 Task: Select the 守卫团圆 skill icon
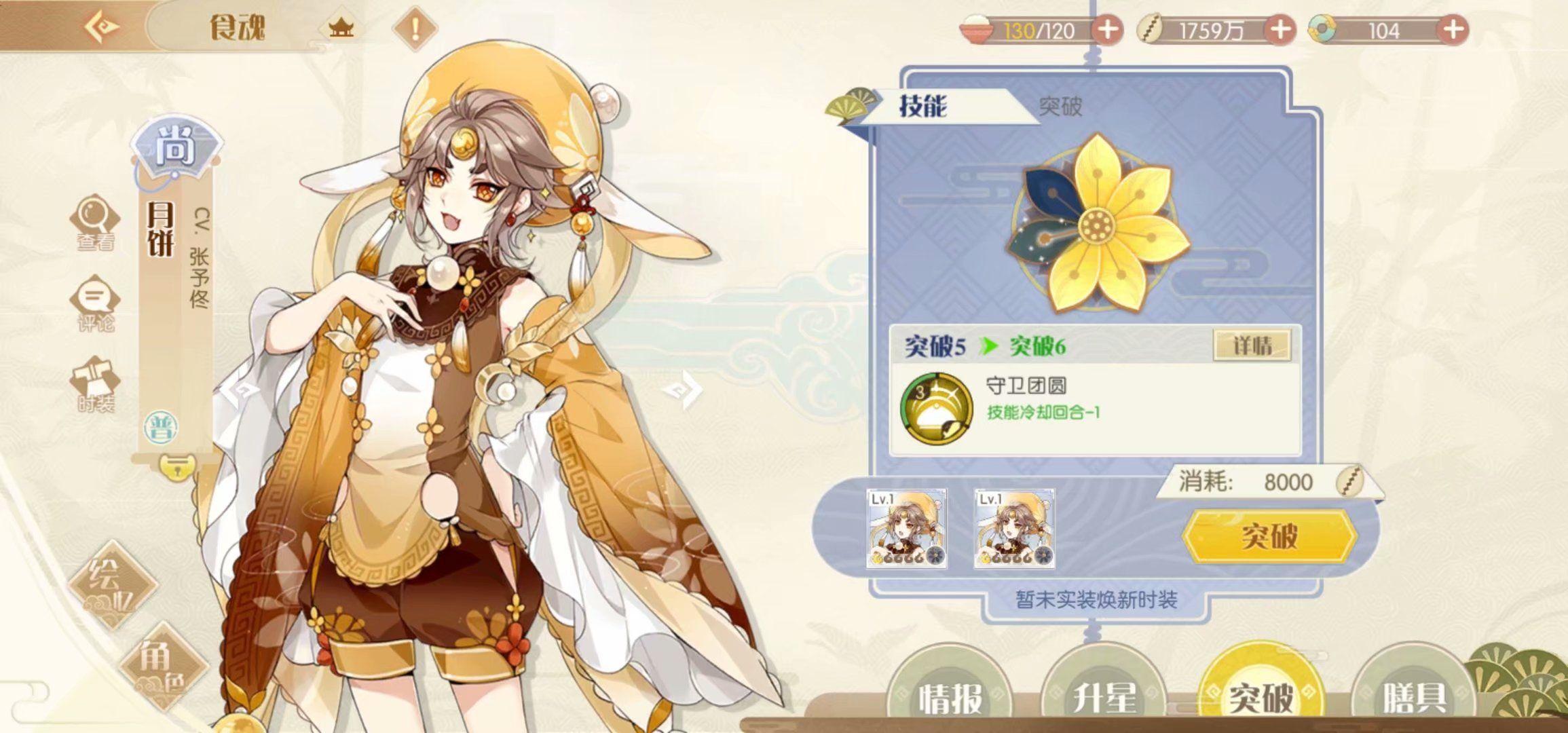coord(935,407)
